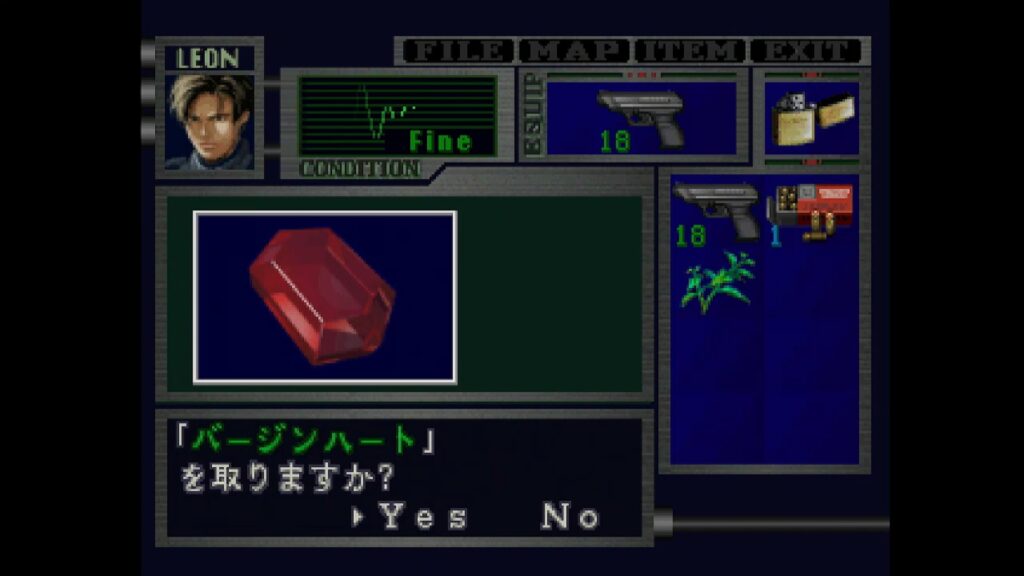Choose No in the pickup prompt
The image size is (1024, 576).
coord(571,517)
